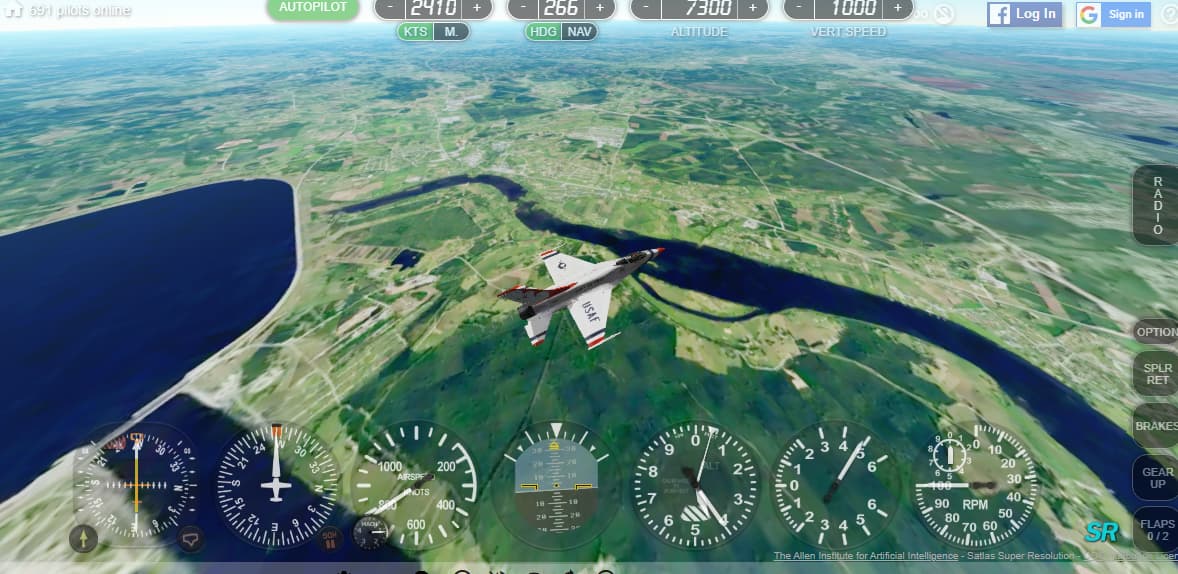1178x574 pixels.
Task: Increase the autopilot heading value
Action: (x=600, y=7)
